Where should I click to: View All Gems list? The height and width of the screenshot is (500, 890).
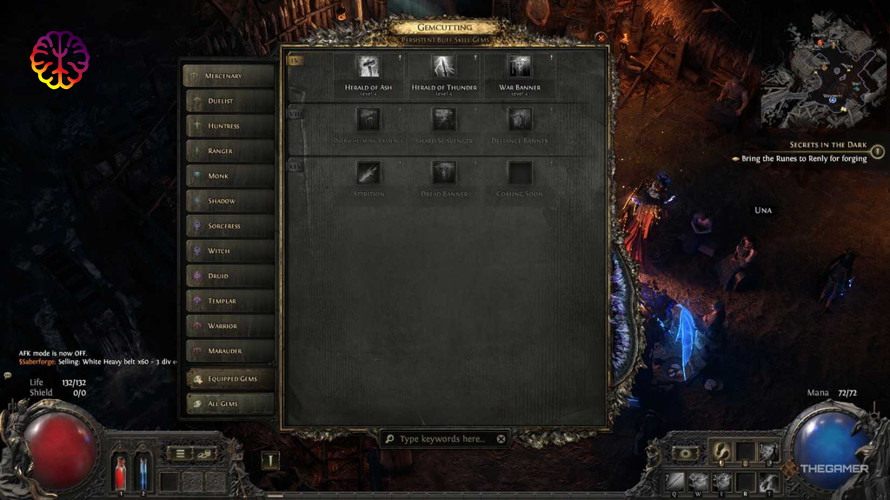click(x=229, y=404)
